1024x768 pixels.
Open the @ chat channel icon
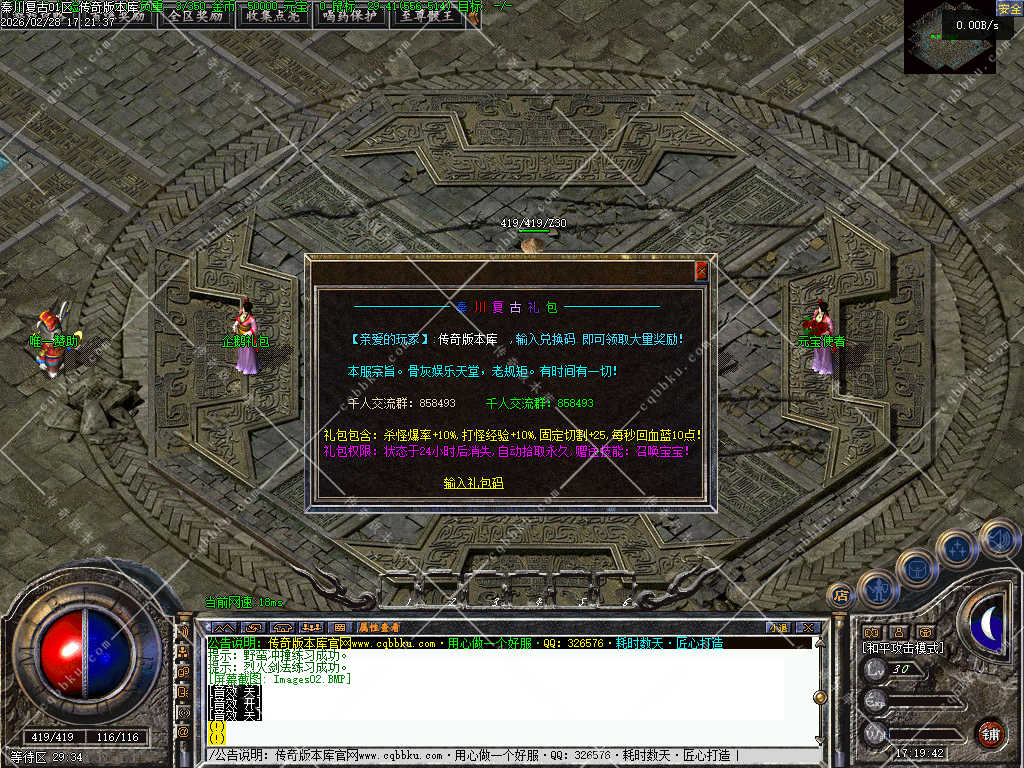click(x=183, y=732)
